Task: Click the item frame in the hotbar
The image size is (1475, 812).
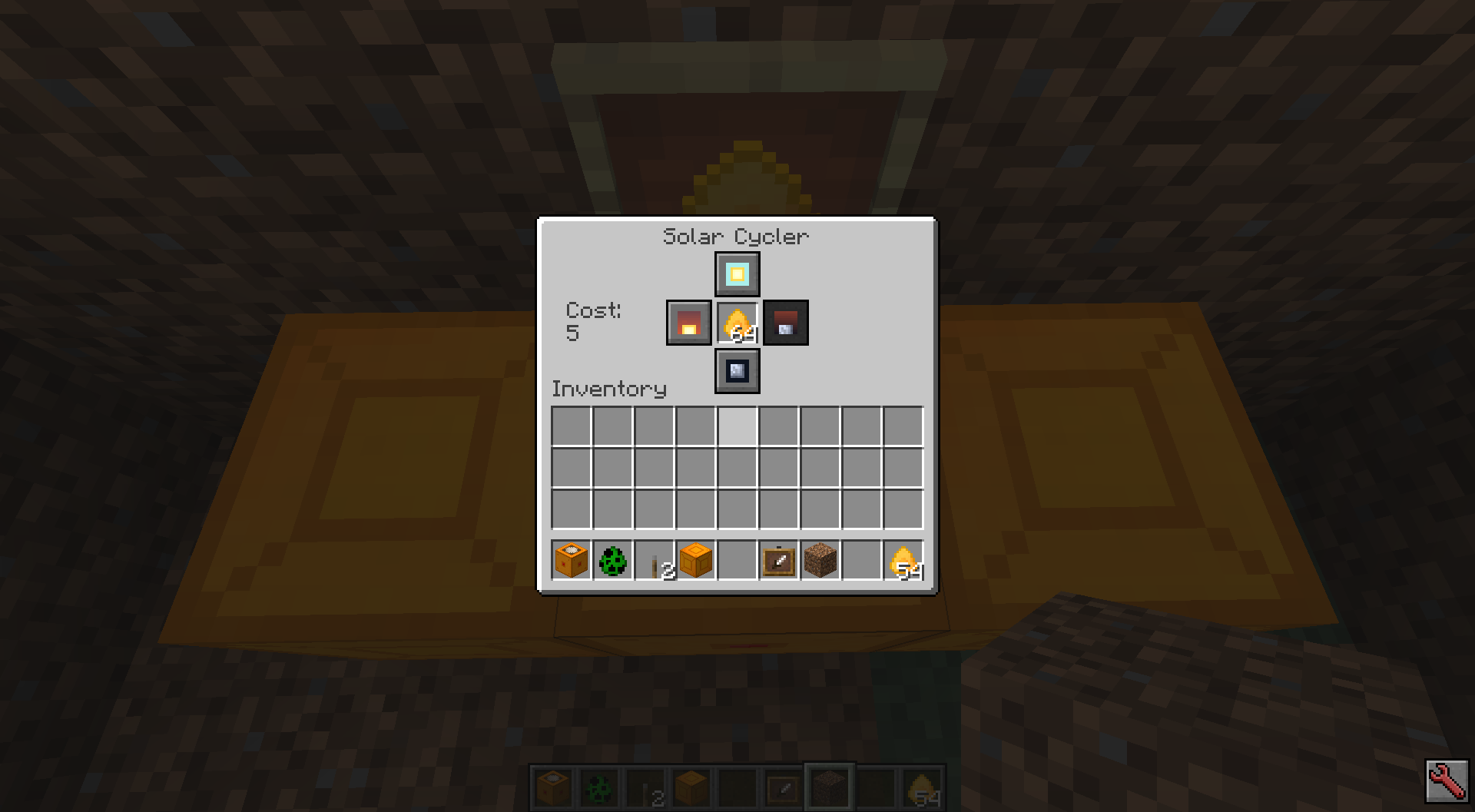Action: click(x=777, y=561)
